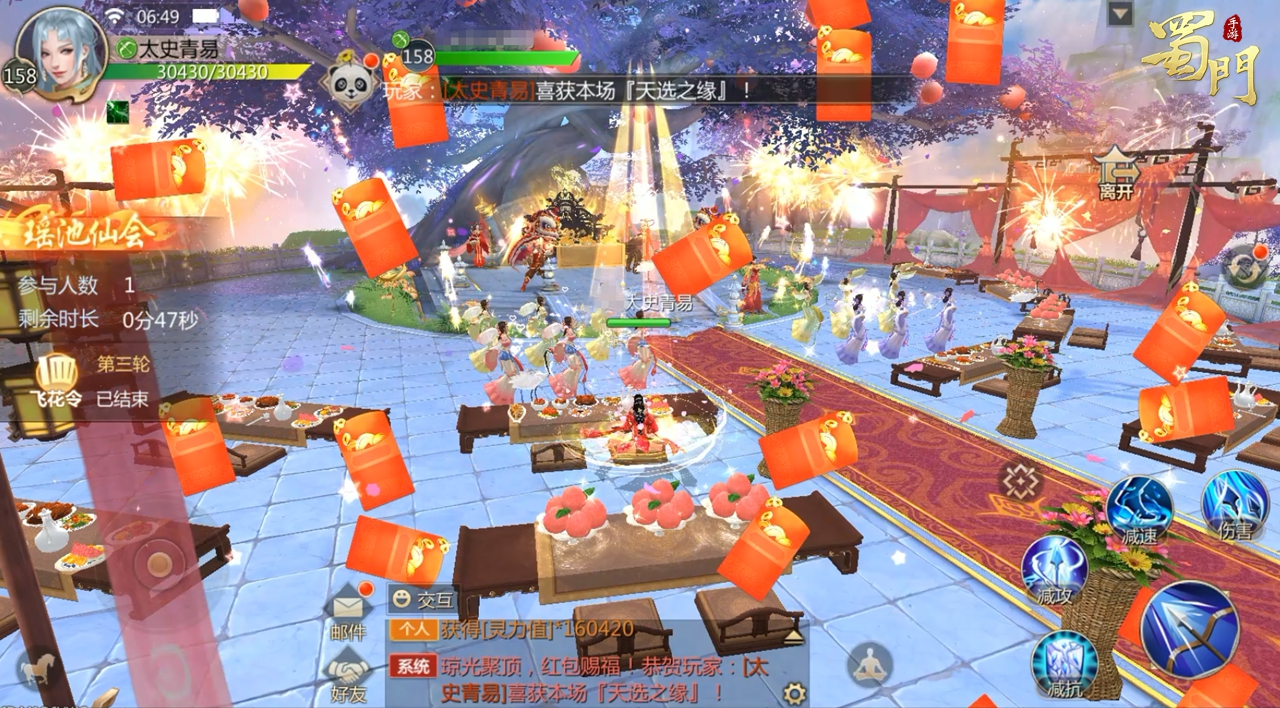Image resolution: width=1280 pixels, height=708 pixels.
Task: Toggle the diamond target-lock button
Action: (x=1020, y=482)
